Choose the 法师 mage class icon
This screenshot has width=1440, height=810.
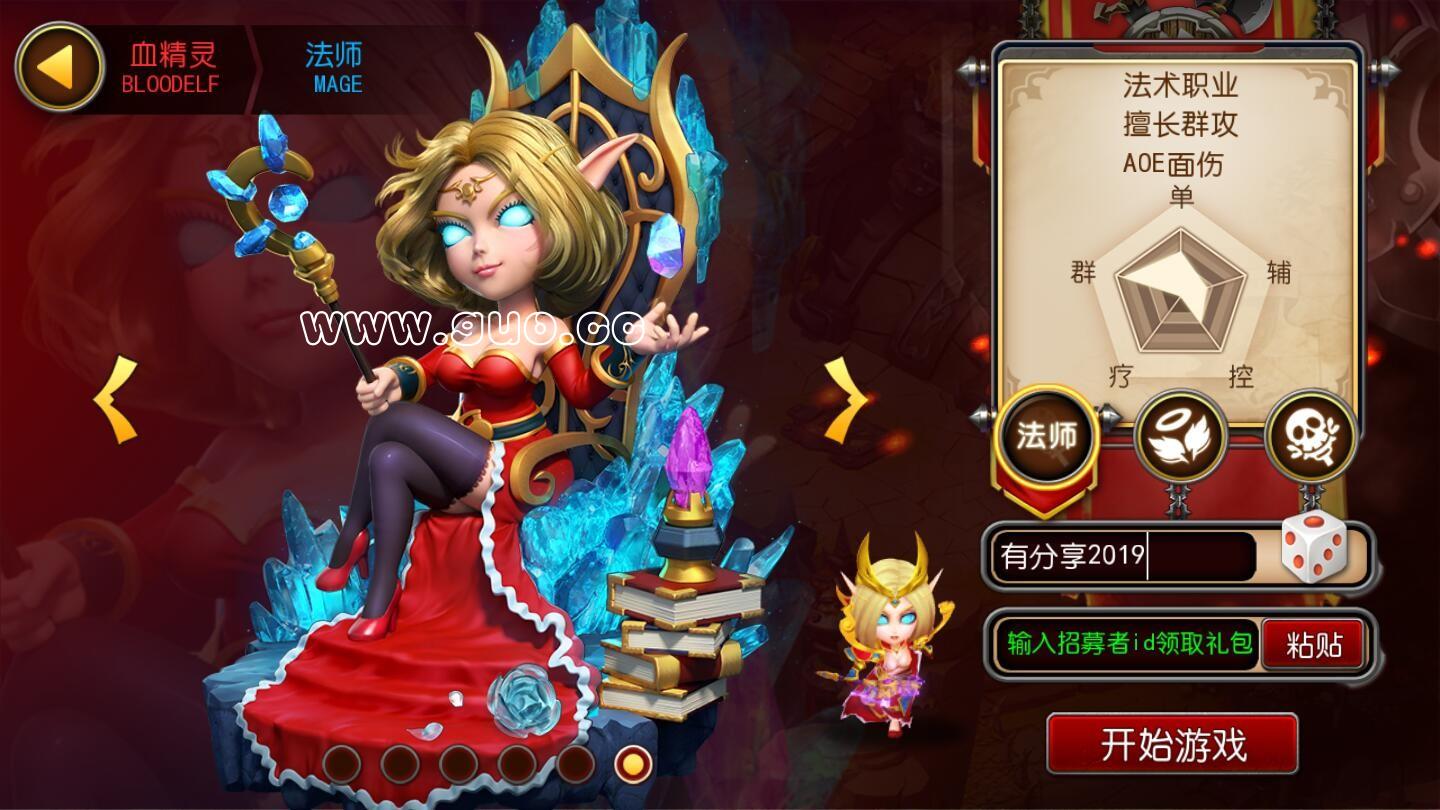1046,436
